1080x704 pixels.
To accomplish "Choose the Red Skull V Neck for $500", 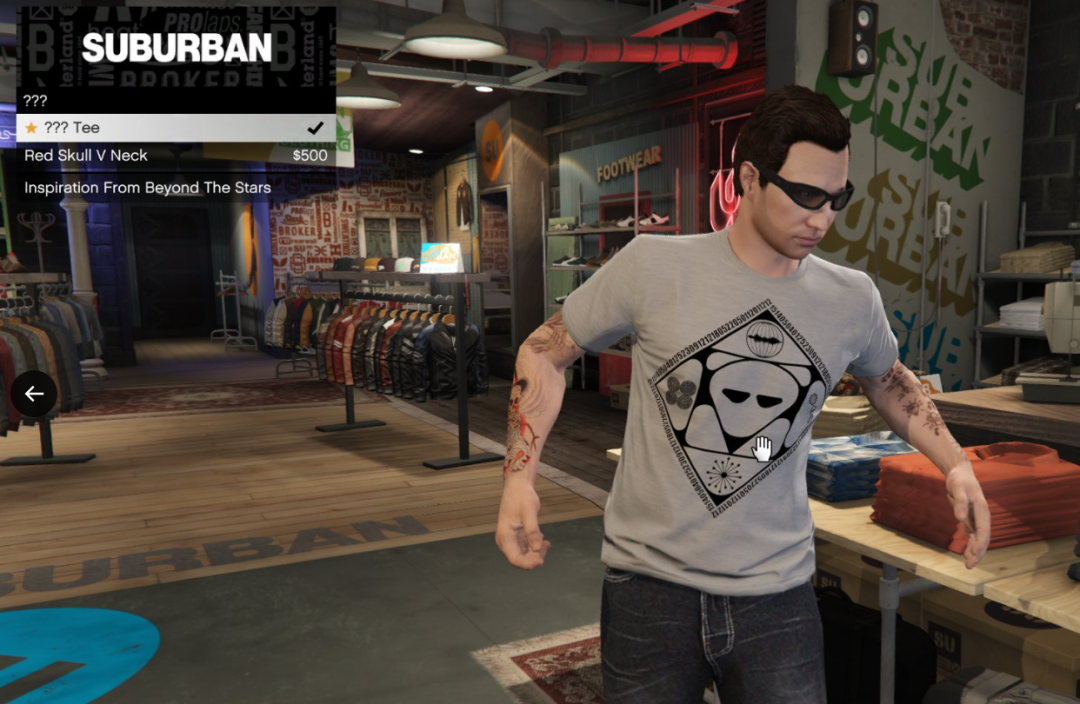I will pyautogui.click(x=175, y=156).
